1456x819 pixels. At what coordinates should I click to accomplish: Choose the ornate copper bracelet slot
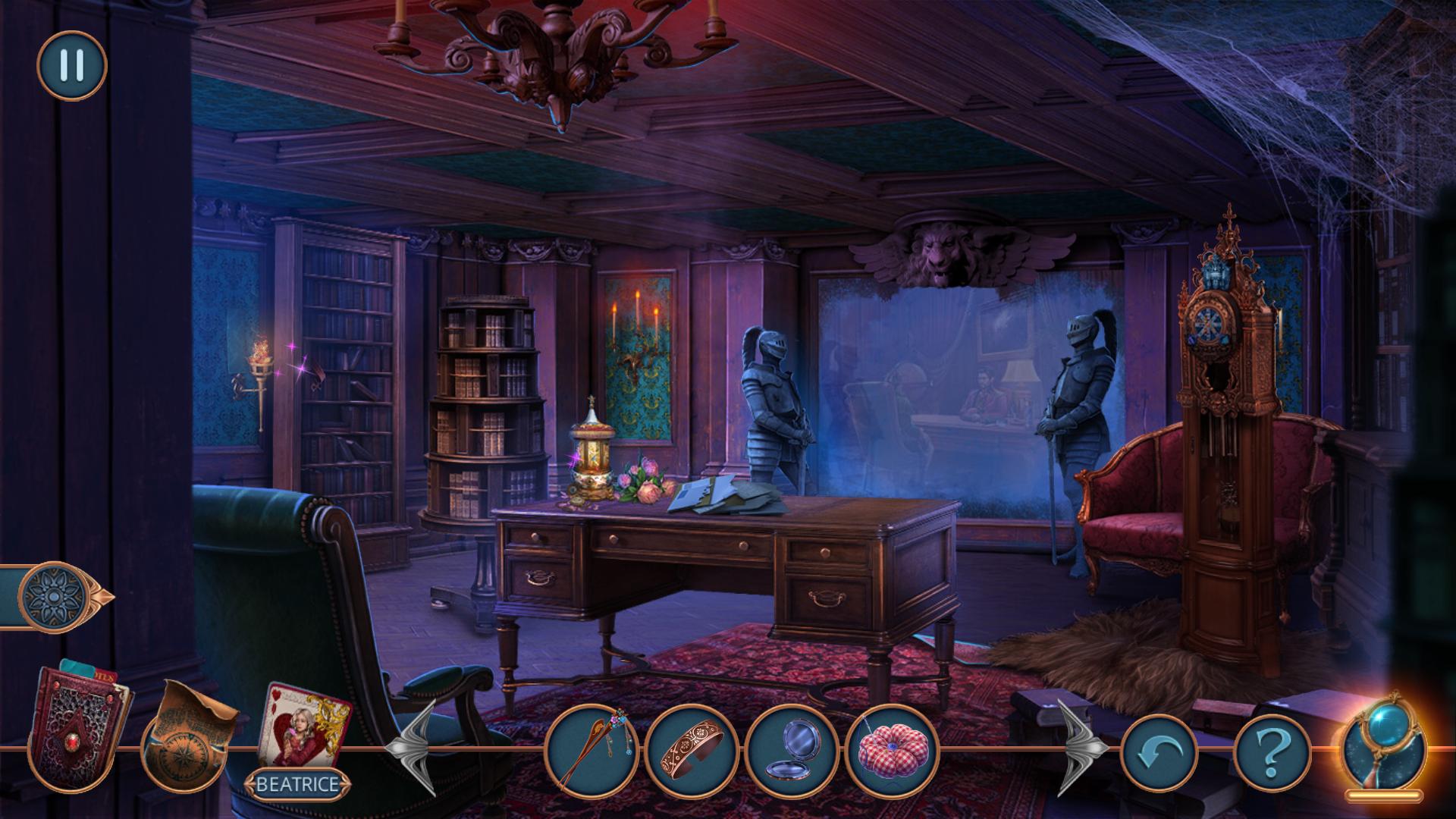coord(692,751)
